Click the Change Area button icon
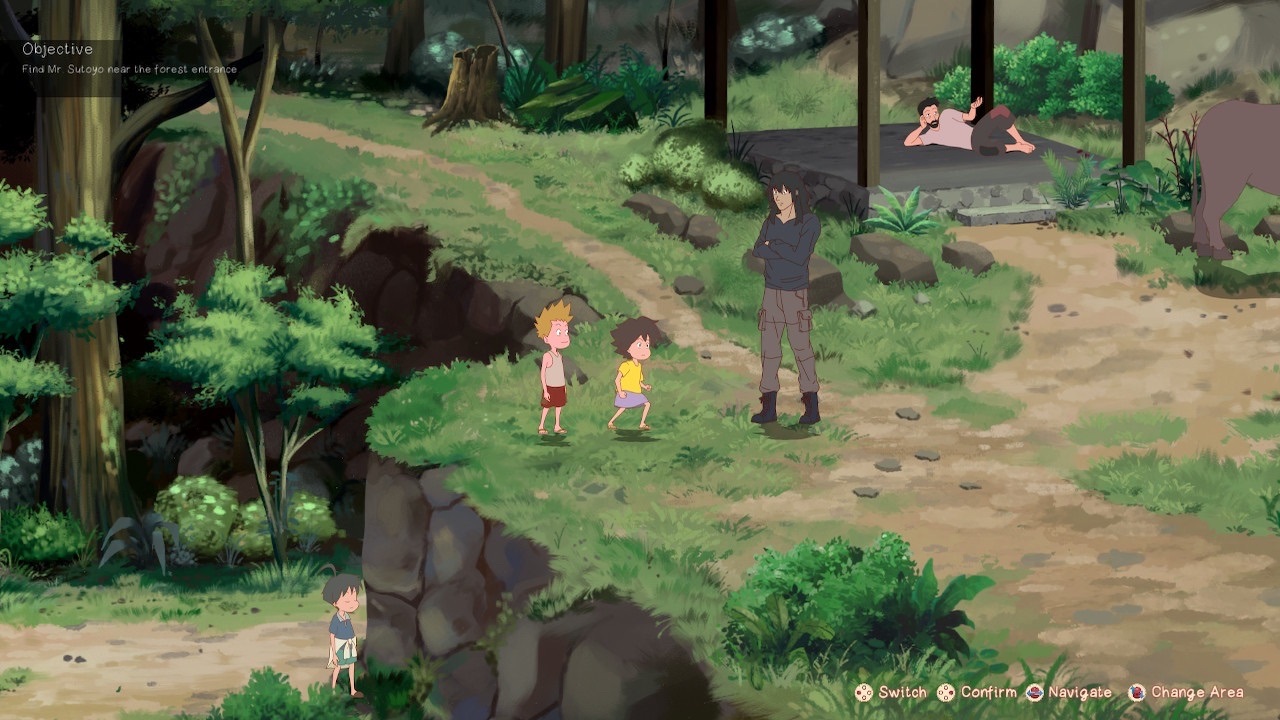1280x720 pixels. click(1138, 691)
